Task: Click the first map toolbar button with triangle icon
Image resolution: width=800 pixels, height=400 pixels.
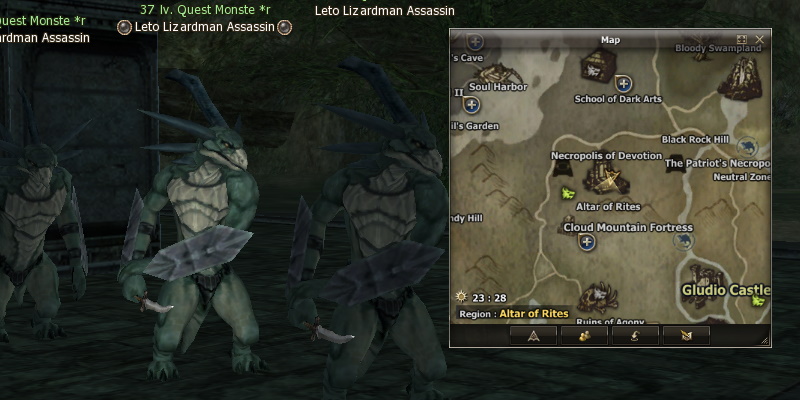Action: pyautogui.click(x=533, y=336)
